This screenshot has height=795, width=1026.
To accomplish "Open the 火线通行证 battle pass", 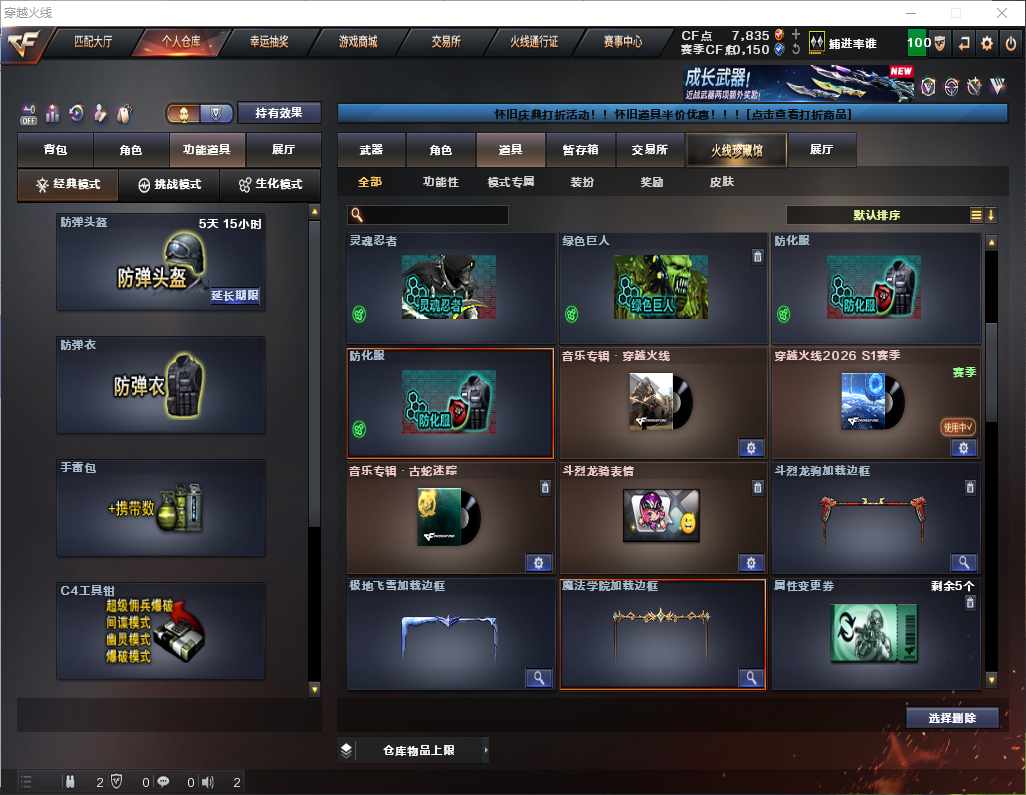I will click(534, 43).
